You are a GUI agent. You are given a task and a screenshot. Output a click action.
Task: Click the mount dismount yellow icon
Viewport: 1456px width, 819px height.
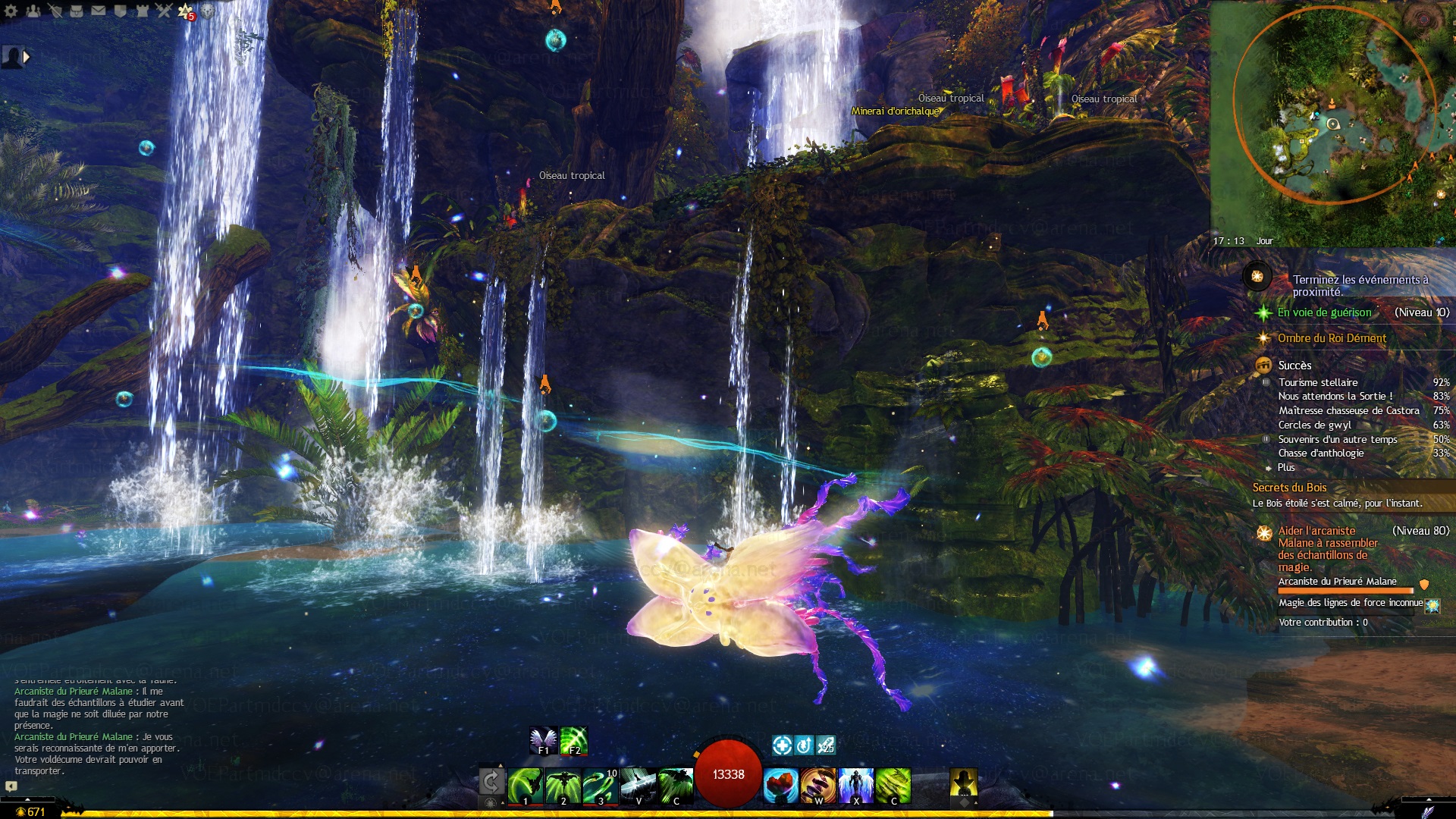tap(964, 783)
